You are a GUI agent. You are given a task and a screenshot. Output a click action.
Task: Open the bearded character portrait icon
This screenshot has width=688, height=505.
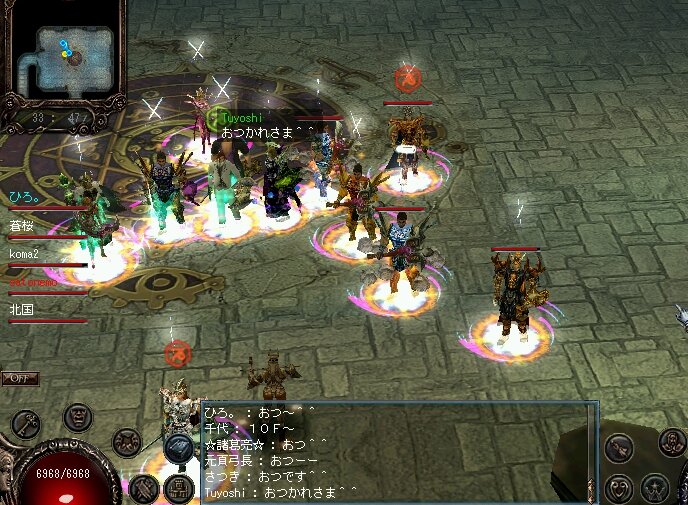(x=671, y=442)
